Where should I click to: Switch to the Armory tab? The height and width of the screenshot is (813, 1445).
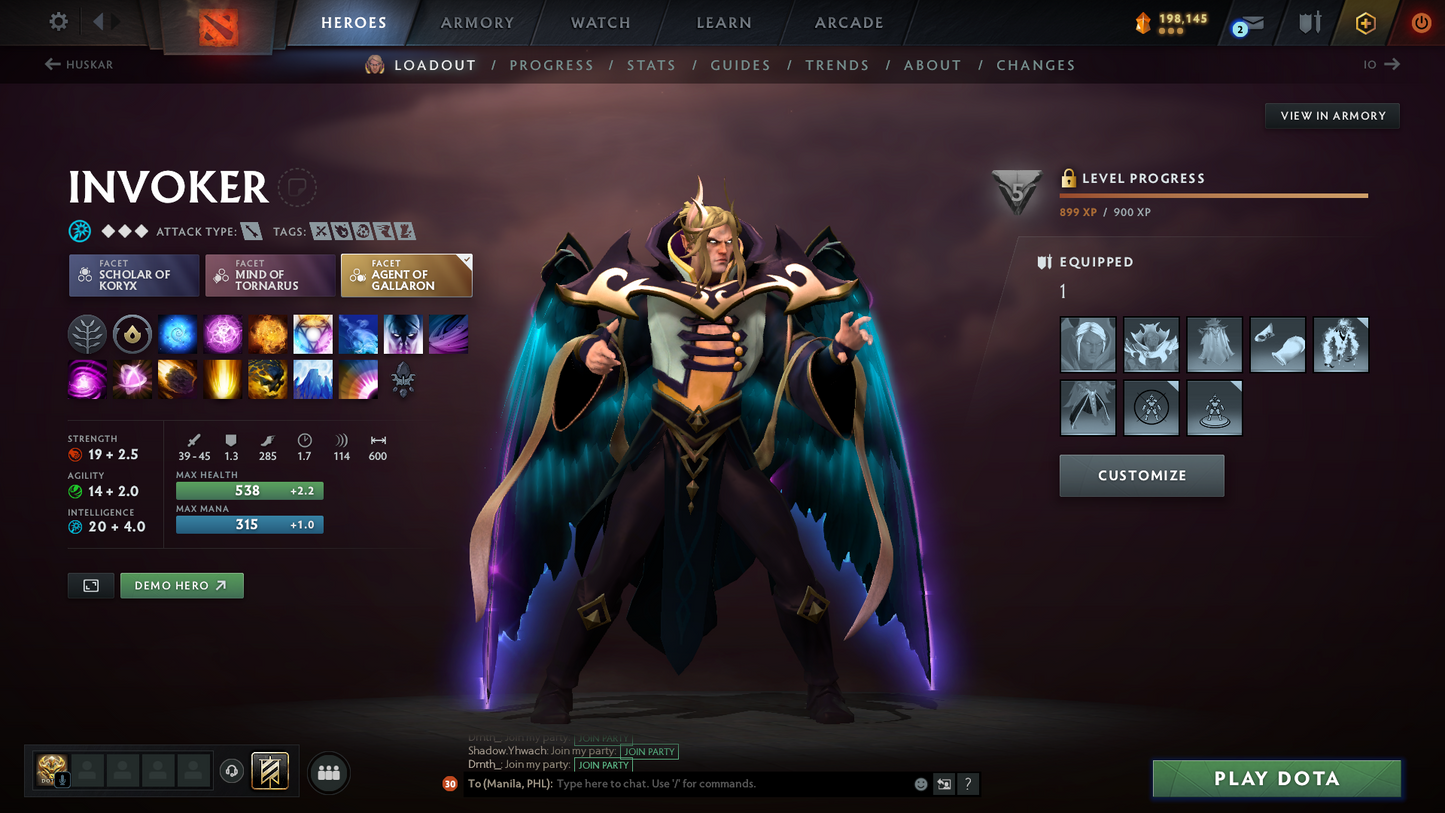(x=477, y=22)
